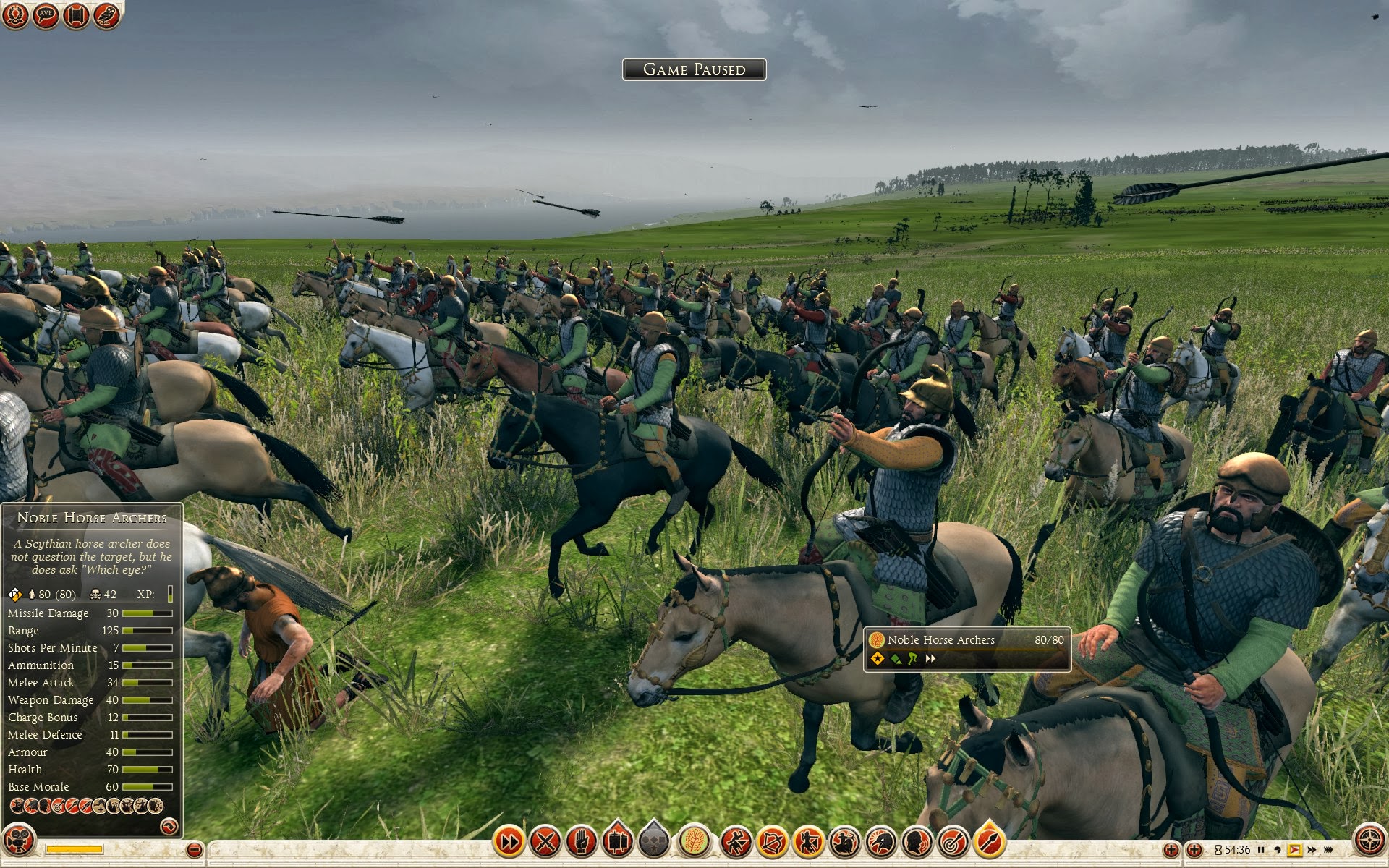Pause the battle with the pause control

click(1261, 850)
